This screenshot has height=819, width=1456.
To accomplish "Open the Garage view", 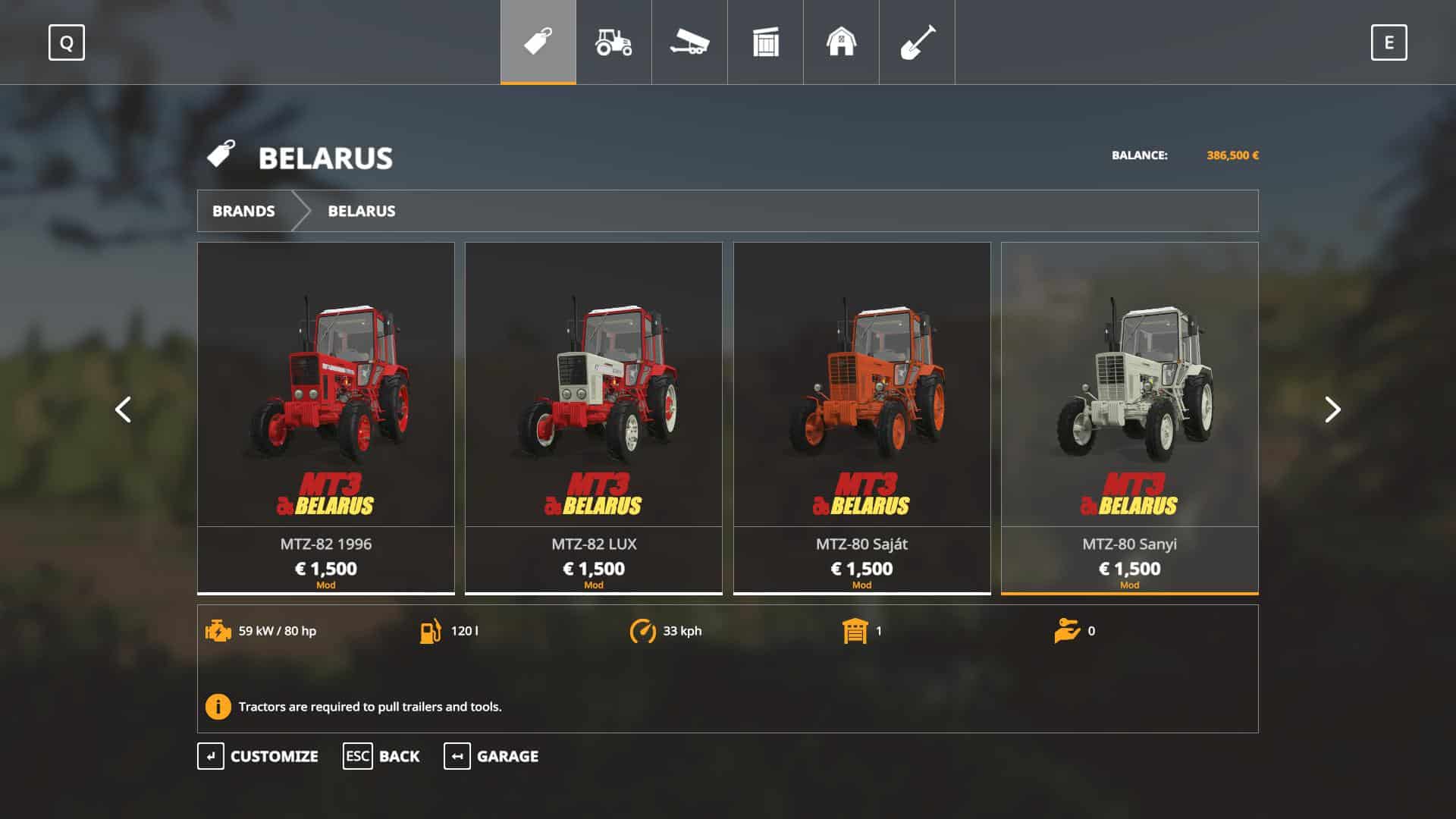I will (x=491, y=756).
